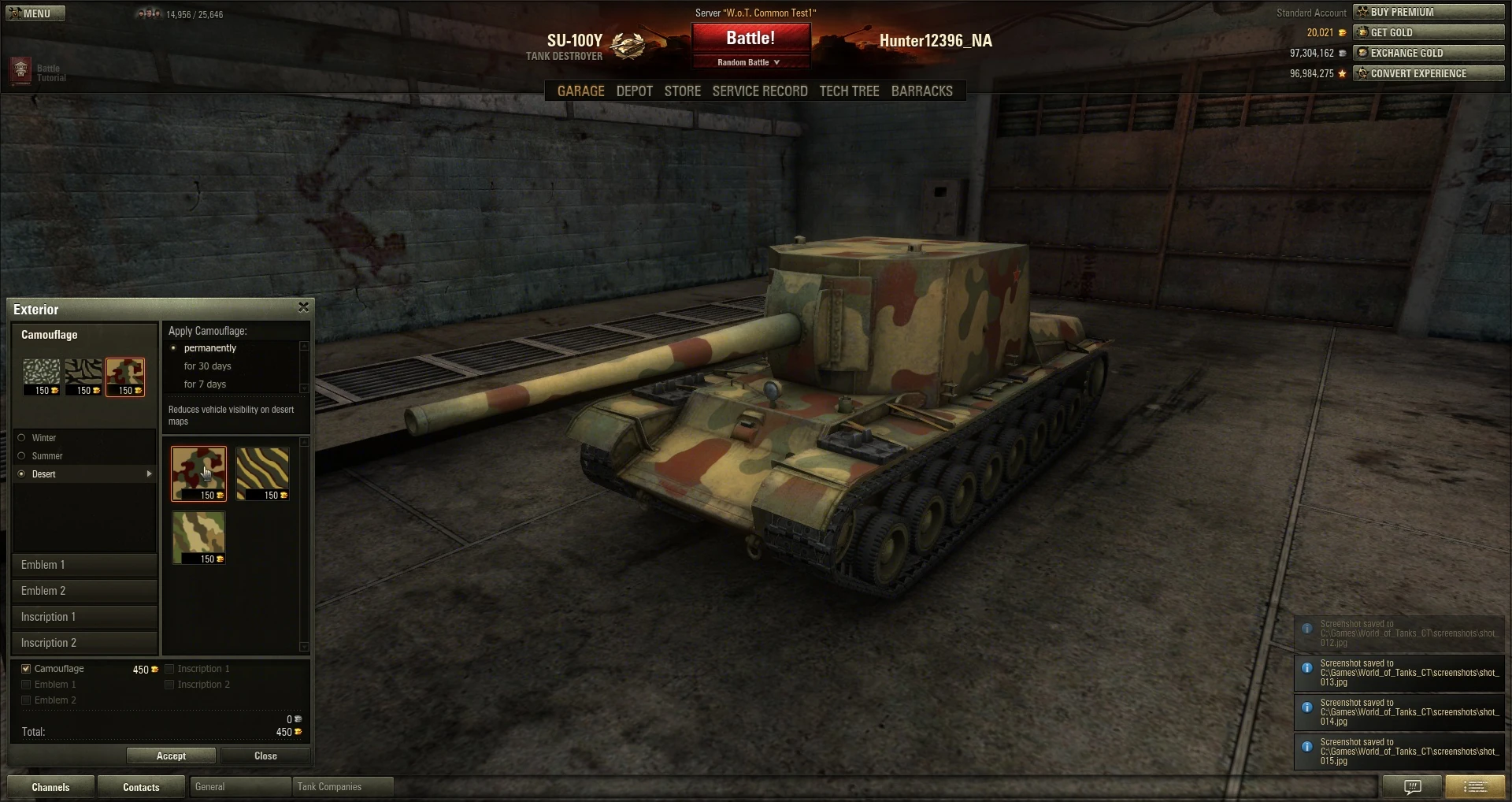Select 'for 7 days' apply option
Image resolution: width=1512 pixels, height=802 pixels.
click(206, 384)
